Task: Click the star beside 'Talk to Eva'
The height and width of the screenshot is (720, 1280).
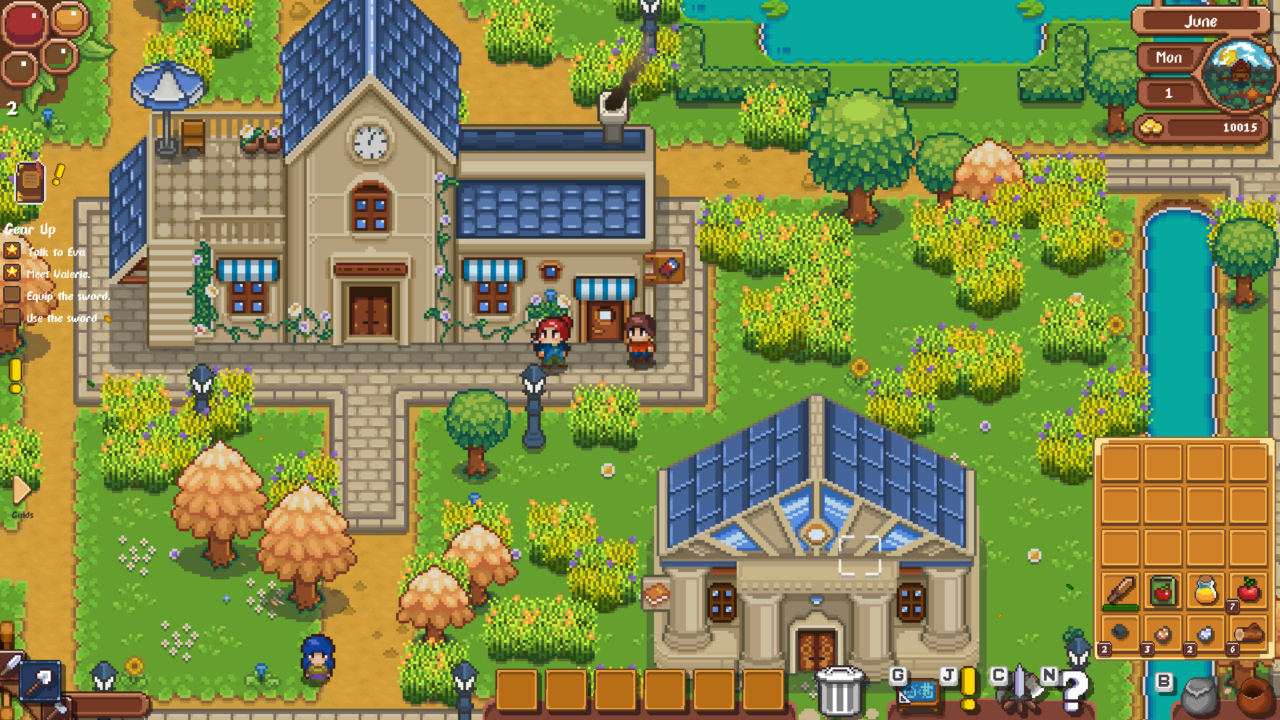Action: (x=13, y=250)
